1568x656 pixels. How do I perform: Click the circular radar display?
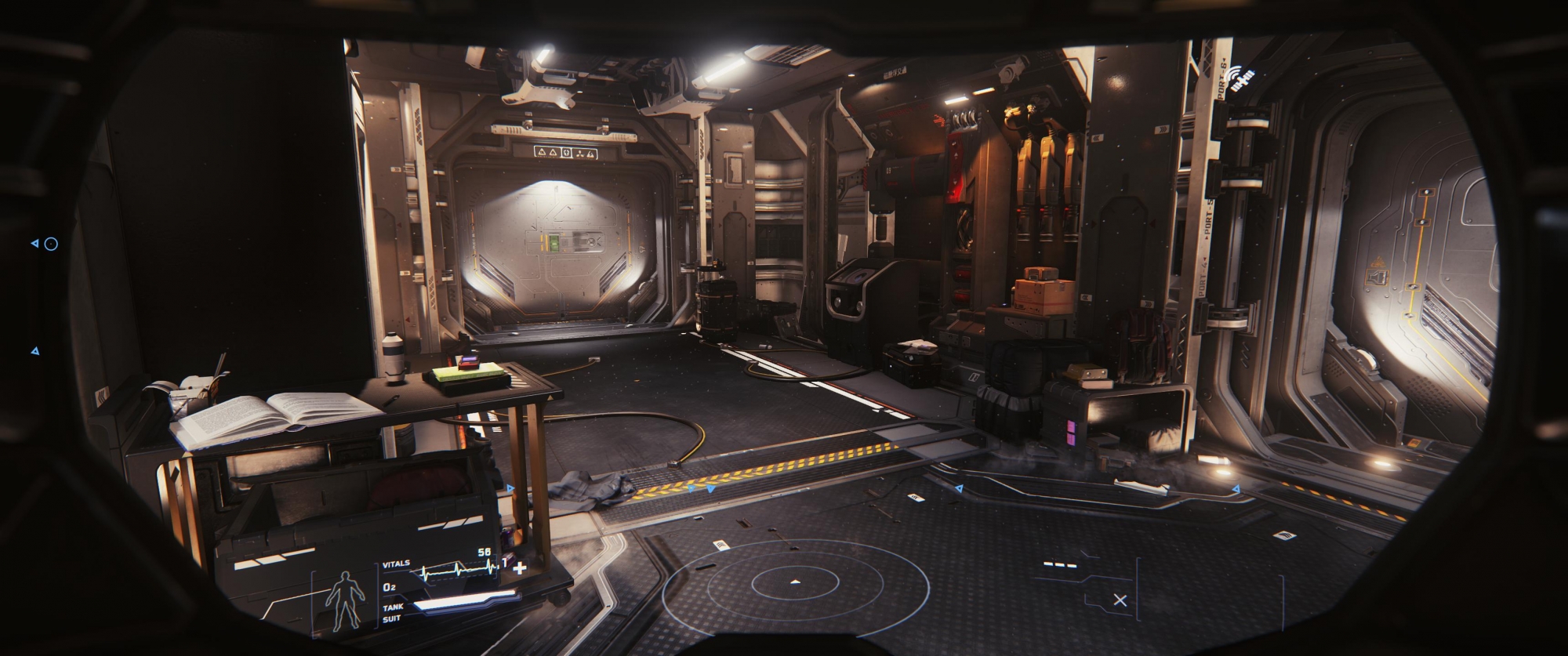(x=795, y=582)
